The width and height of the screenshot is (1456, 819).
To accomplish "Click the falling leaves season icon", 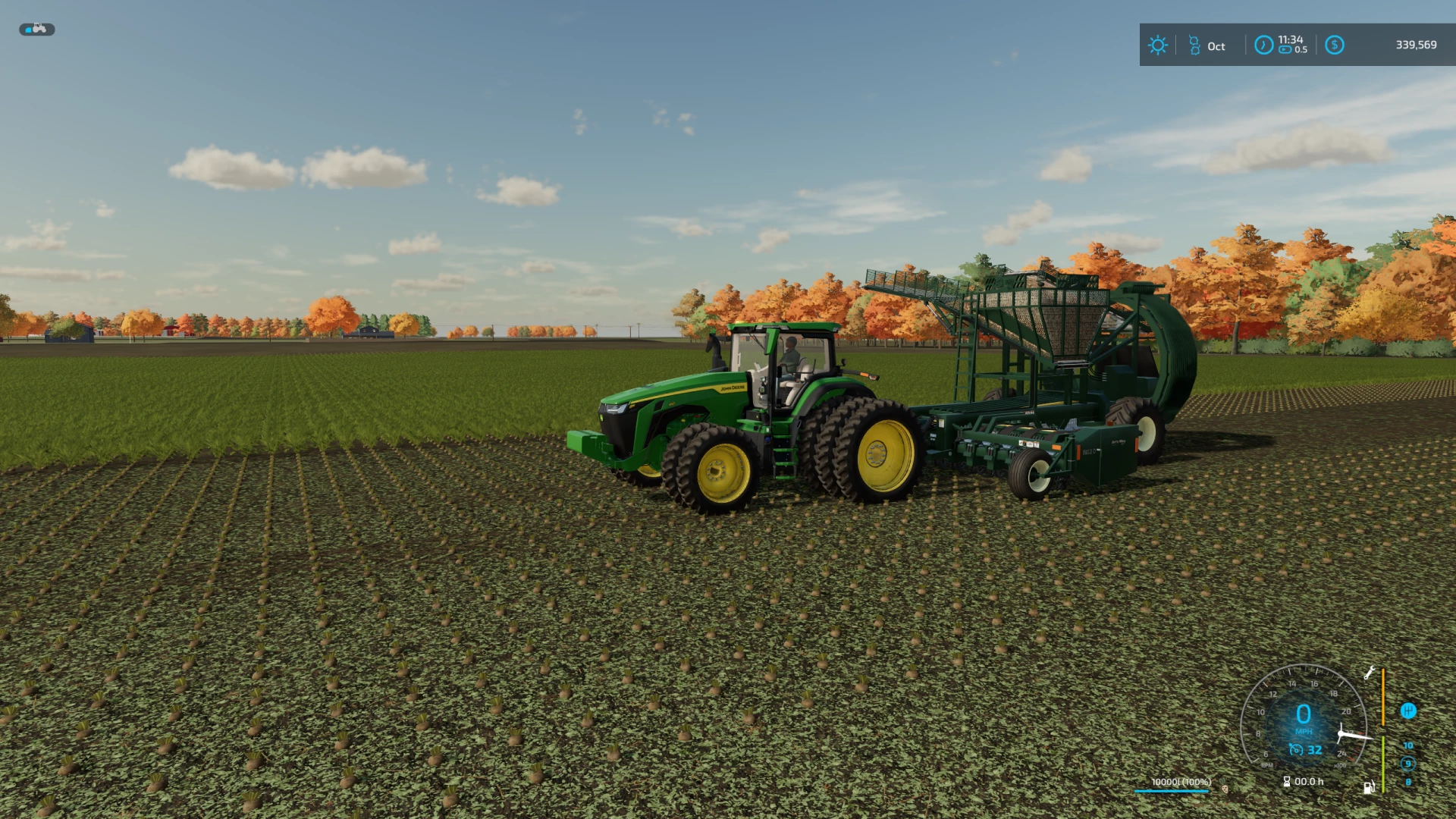I will pyautogui.click(x=1195, y=44).
